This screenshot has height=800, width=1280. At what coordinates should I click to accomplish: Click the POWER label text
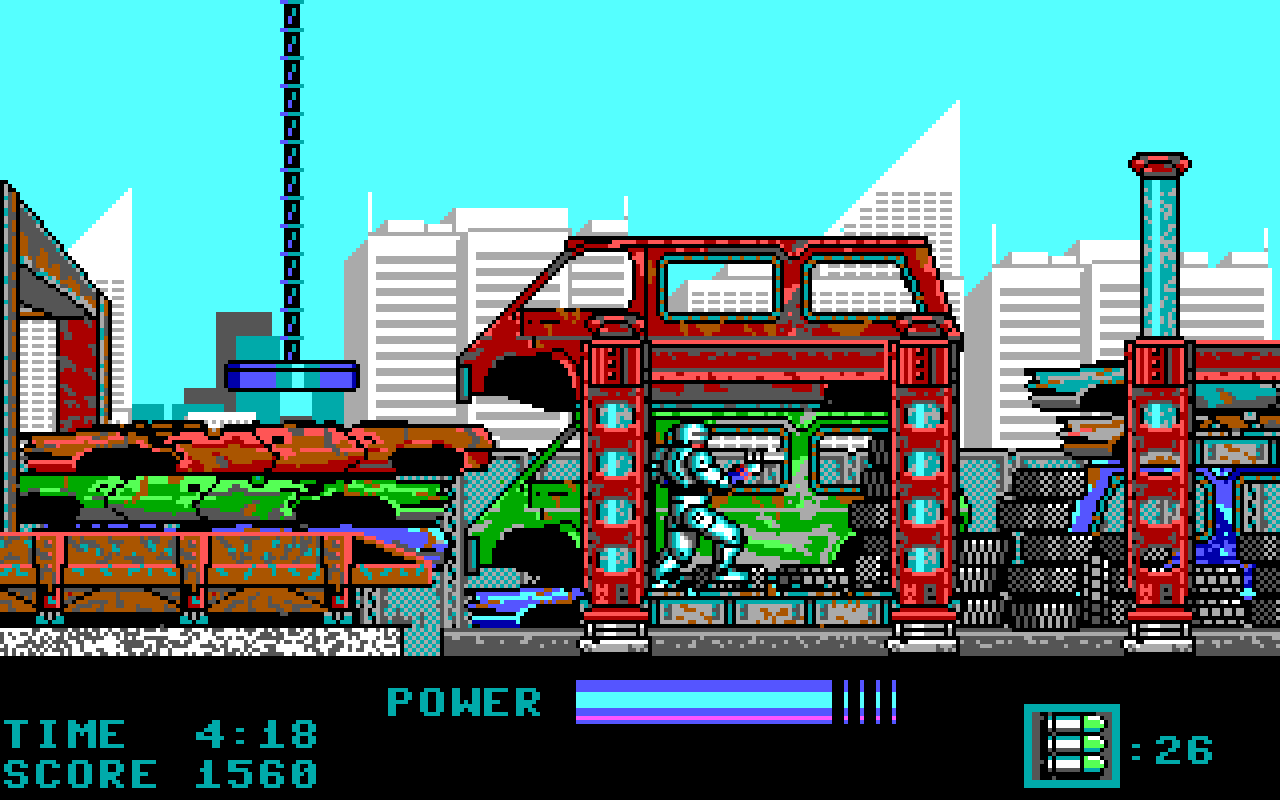[x=463, y=703]
